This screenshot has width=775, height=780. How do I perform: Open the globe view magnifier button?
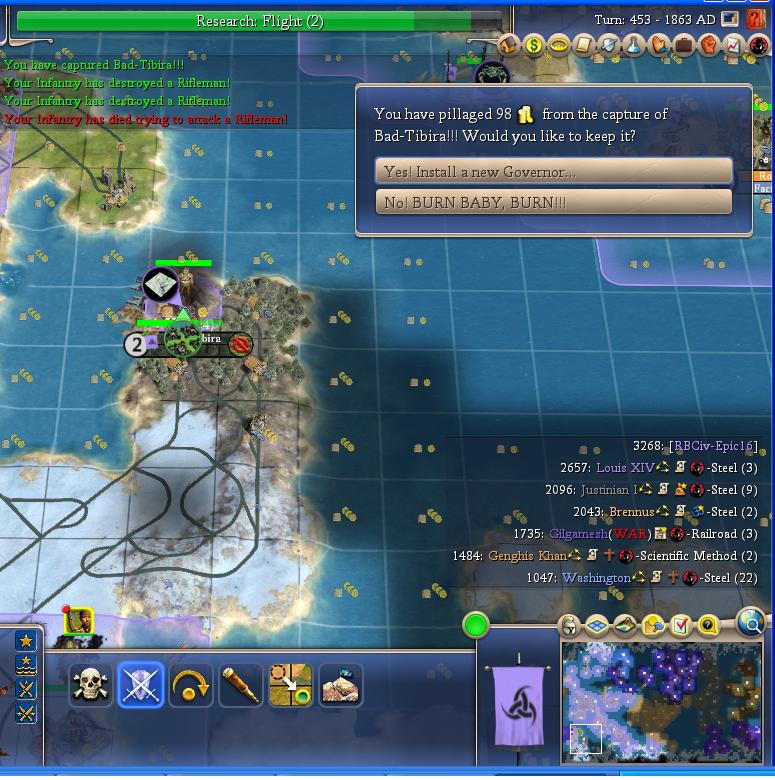pyautogui.click(x=750, y=623)
